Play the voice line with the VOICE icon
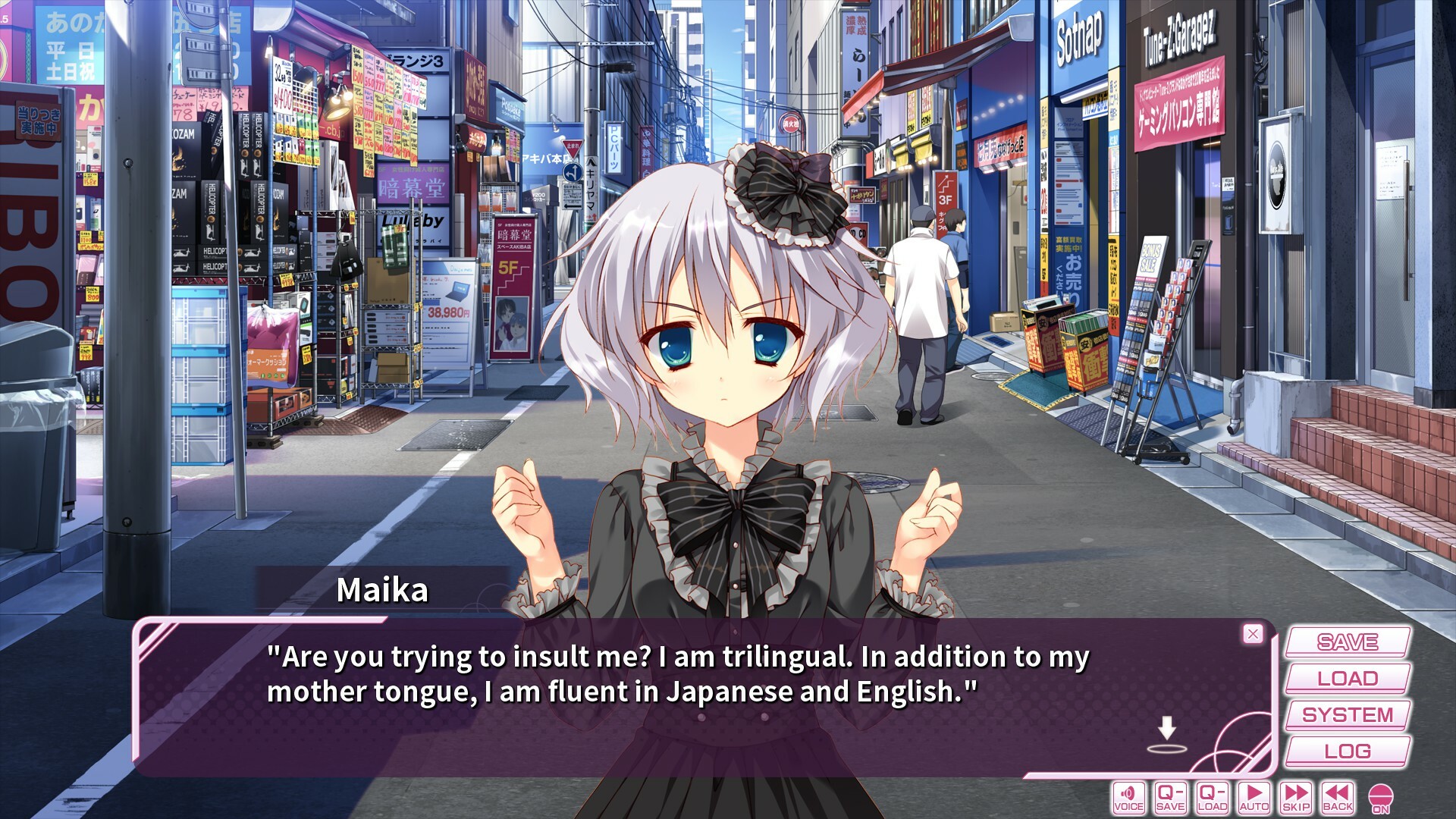The image size is (1456, 819). tap(1129, 798)
